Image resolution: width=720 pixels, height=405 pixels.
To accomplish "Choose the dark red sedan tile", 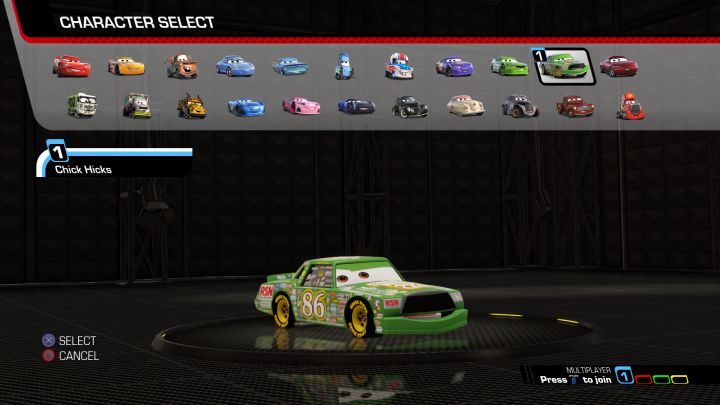I will 618,66.
